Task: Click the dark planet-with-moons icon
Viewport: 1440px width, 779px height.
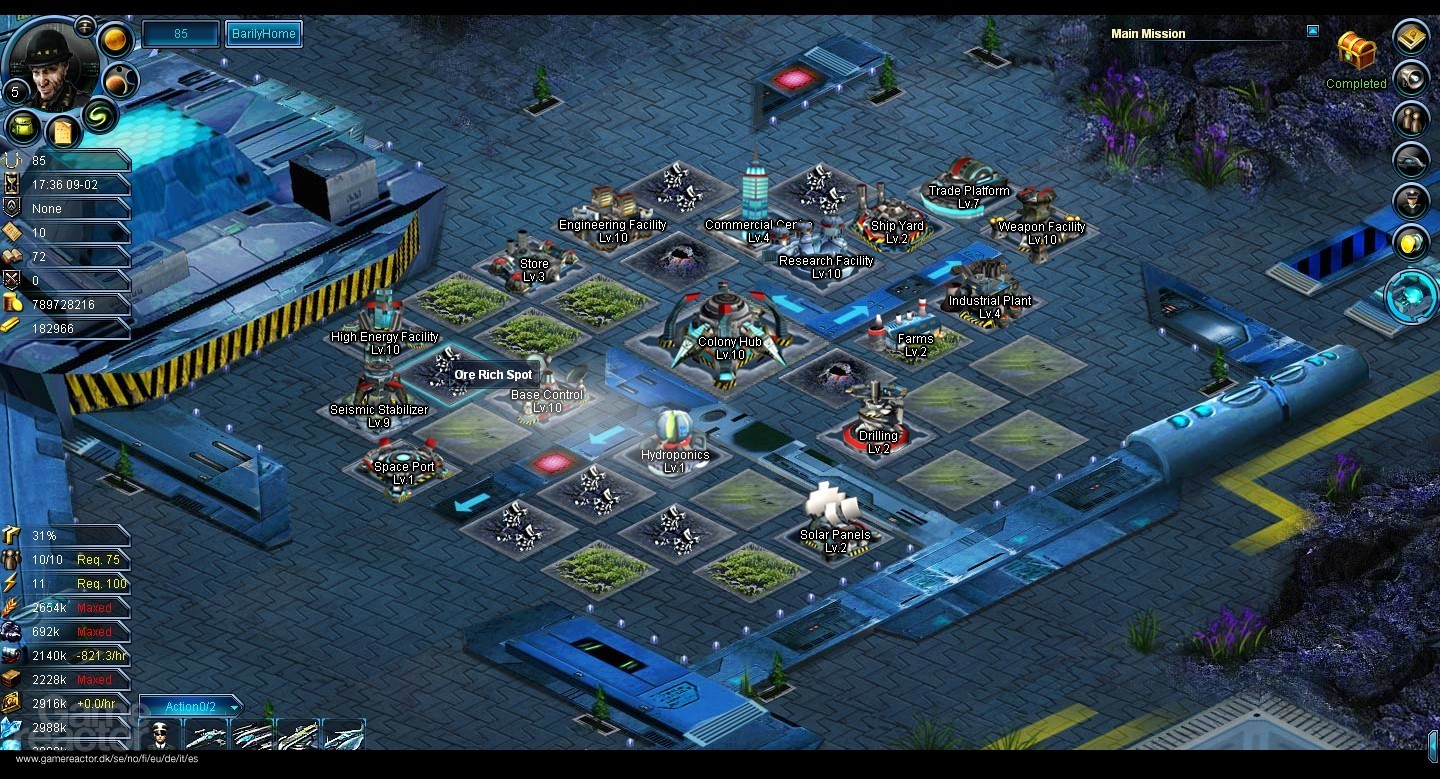Action: point(121,81)
